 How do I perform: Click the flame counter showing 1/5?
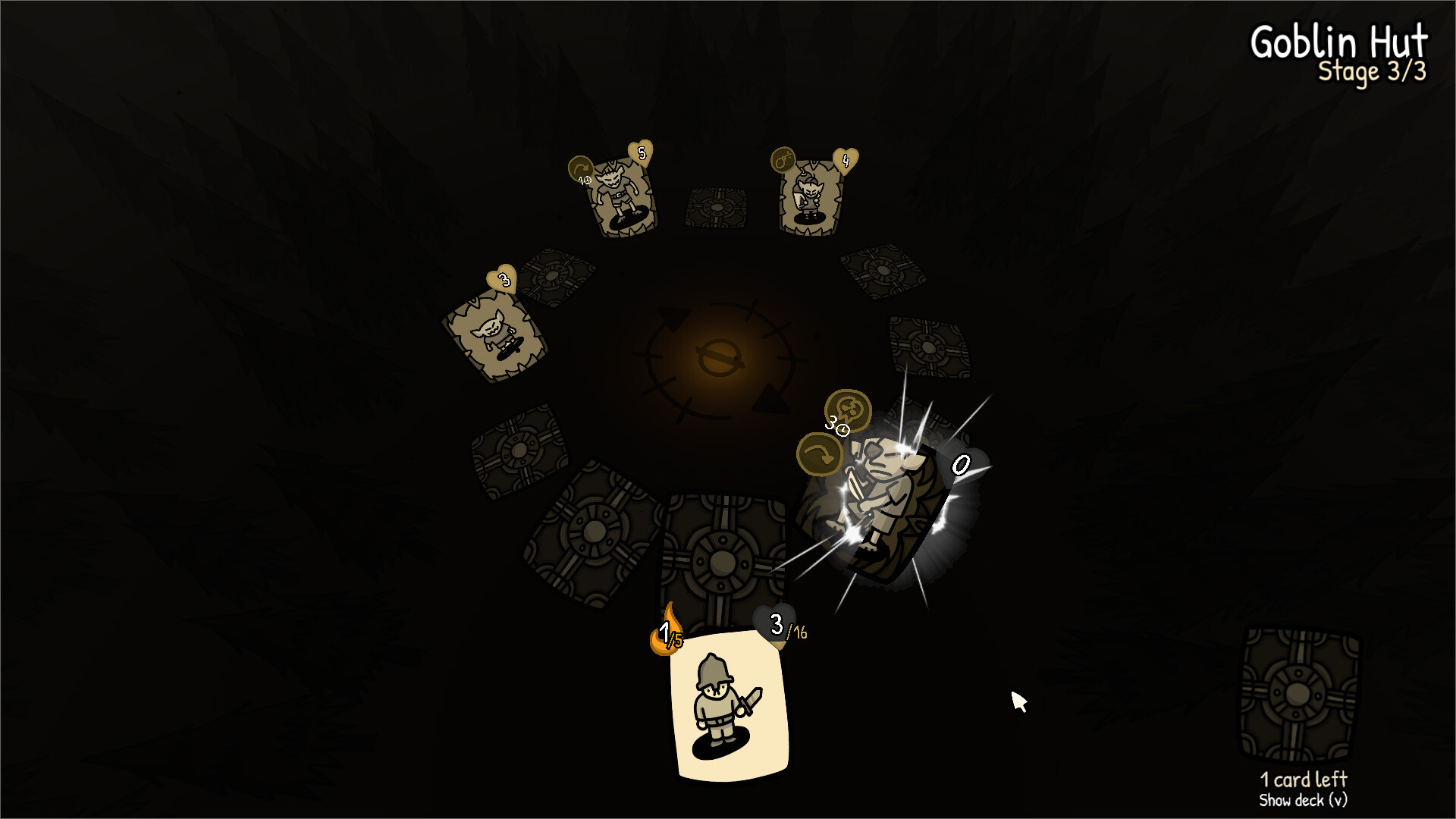click(666, 631)
